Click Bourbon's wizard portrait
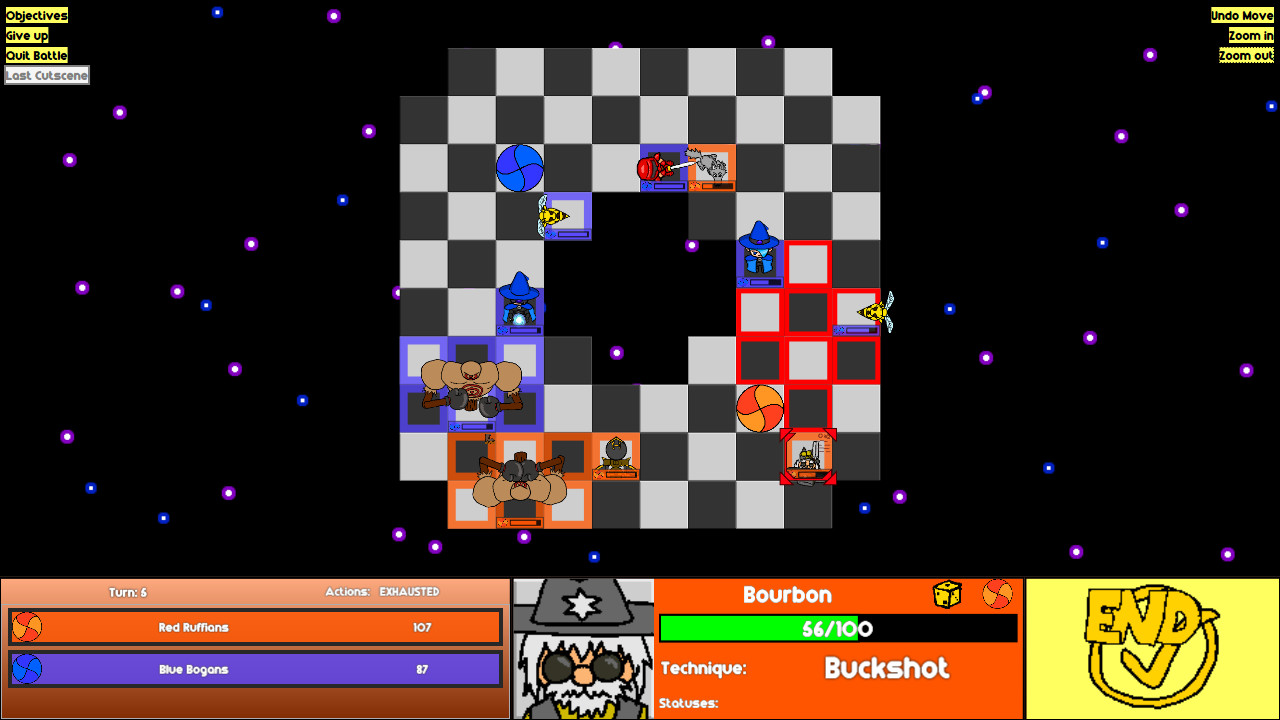The height and width of the screenshot is (720, 1280). 584,645
